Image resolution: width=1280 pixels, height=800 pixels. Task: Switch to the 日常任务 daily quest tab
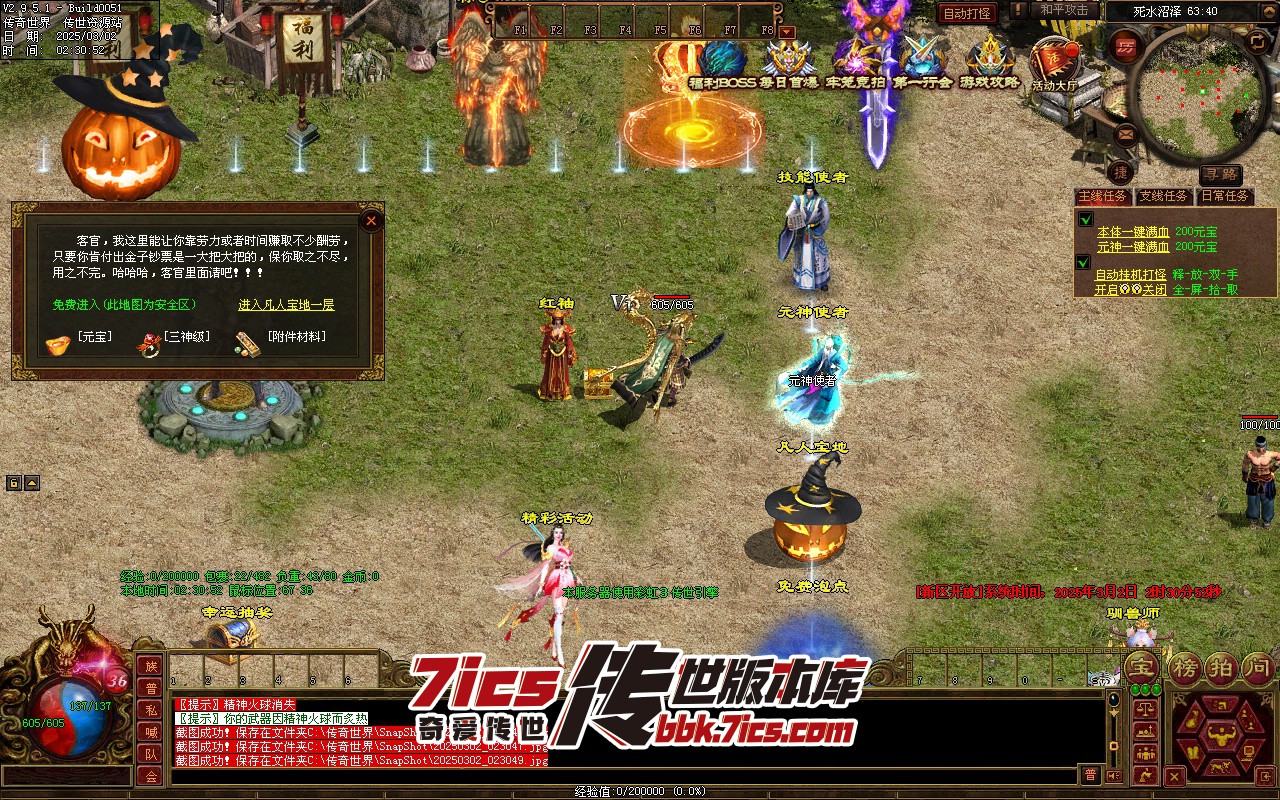[x=1226, y=196]
